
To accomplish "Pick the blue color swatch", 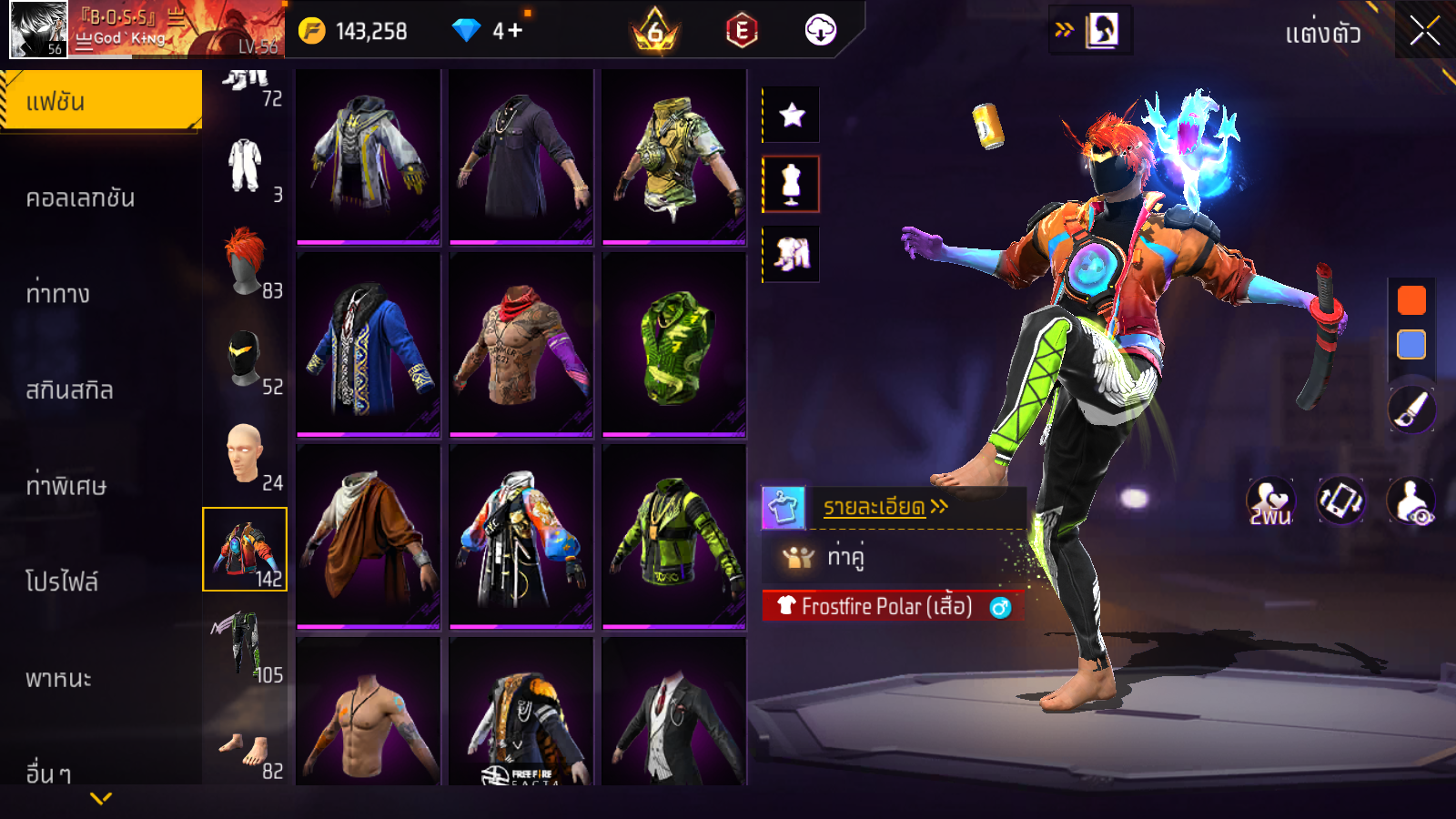I will click(x=1411, y=345).
